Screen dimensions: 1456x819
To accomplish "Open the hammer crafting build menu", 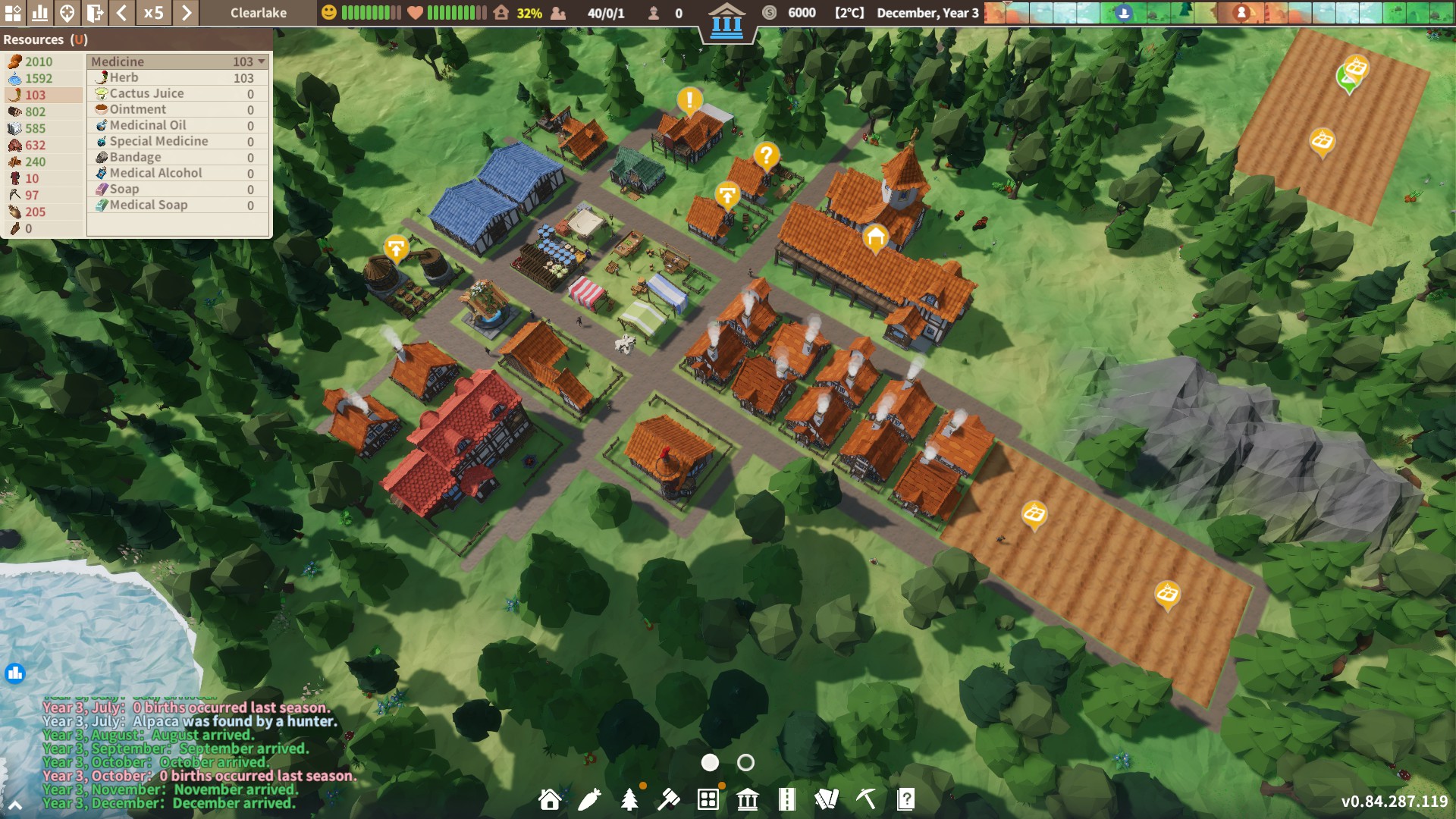I will (x=668, y=799).
